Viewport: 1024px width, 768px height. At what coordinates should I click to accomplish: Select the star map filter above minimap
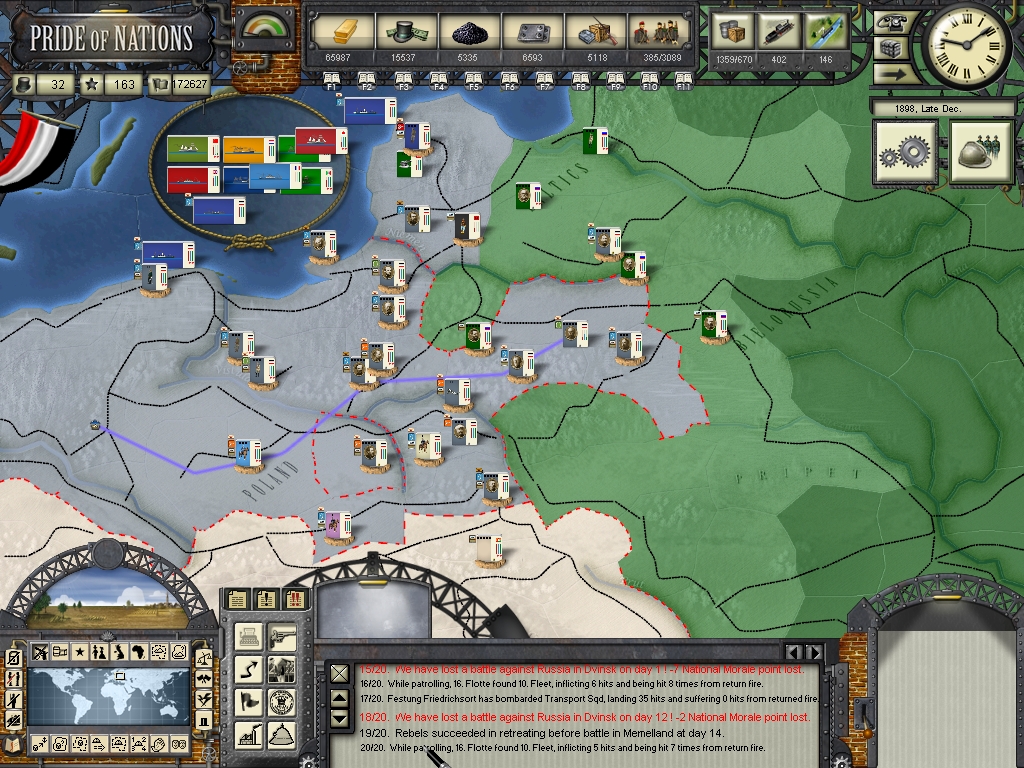click(x=79, y=652)
